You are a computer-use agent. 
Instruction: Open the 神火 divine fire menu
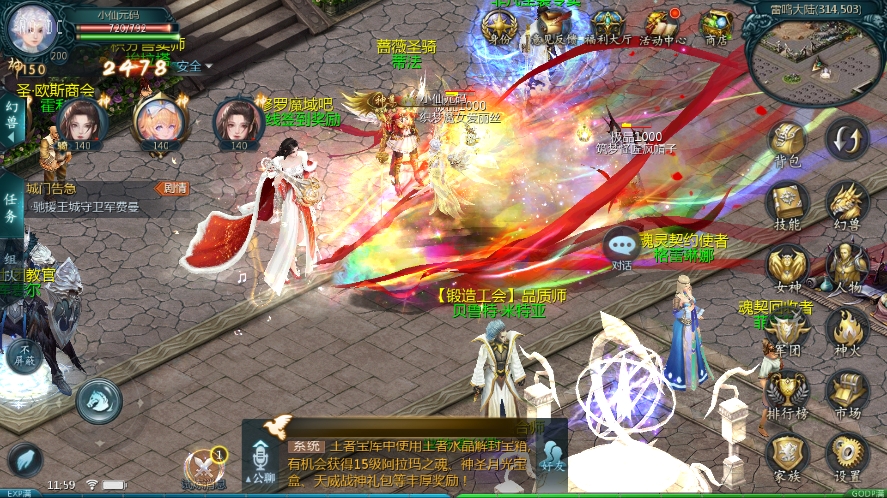pos(847,330)
